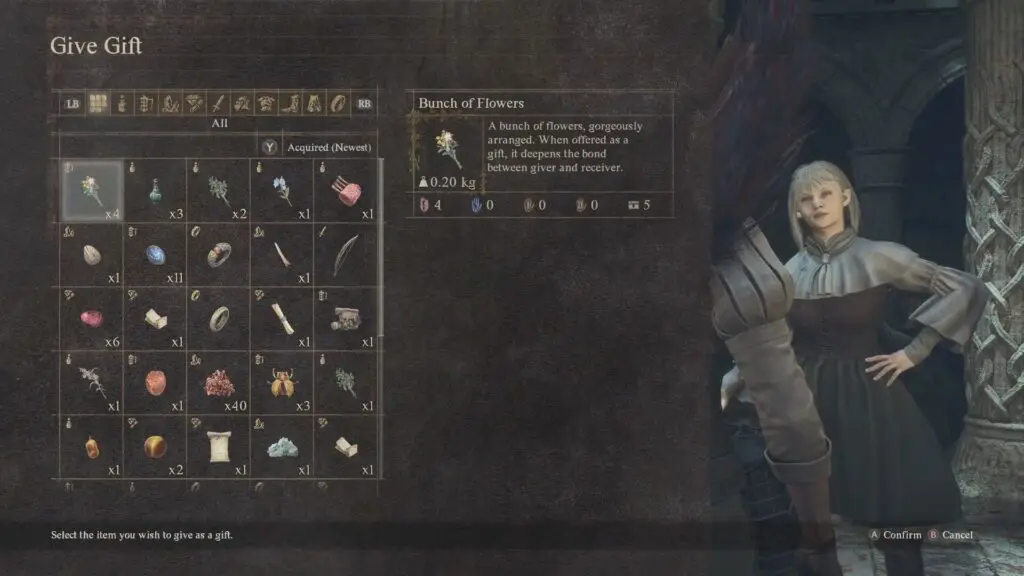Choose the red crystal cluster stack of forty
The height and width of the screenshot is (576, 1024).
219,382
